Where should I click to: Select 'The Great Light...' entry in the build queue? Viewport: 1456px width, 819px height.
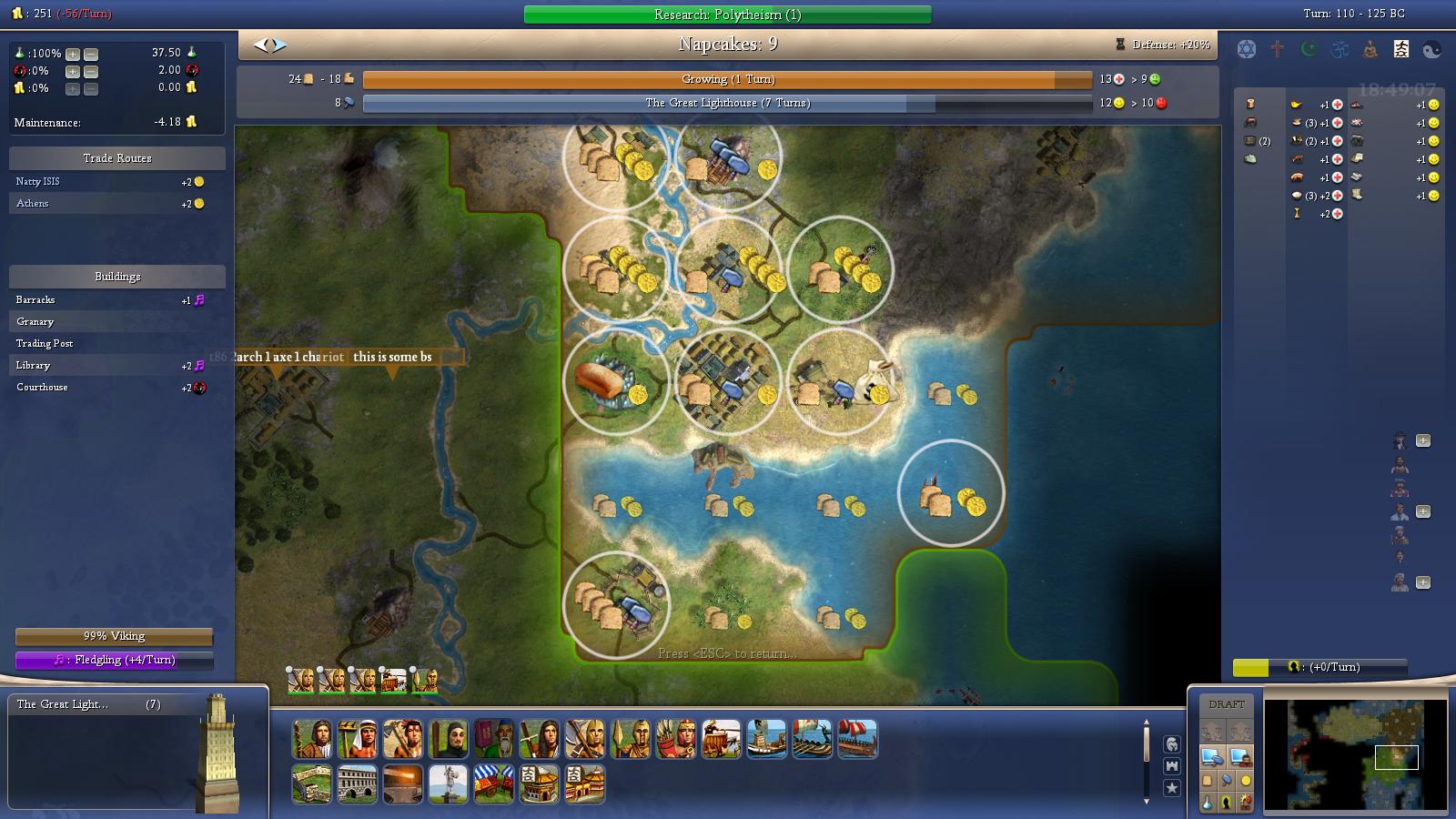73,703
